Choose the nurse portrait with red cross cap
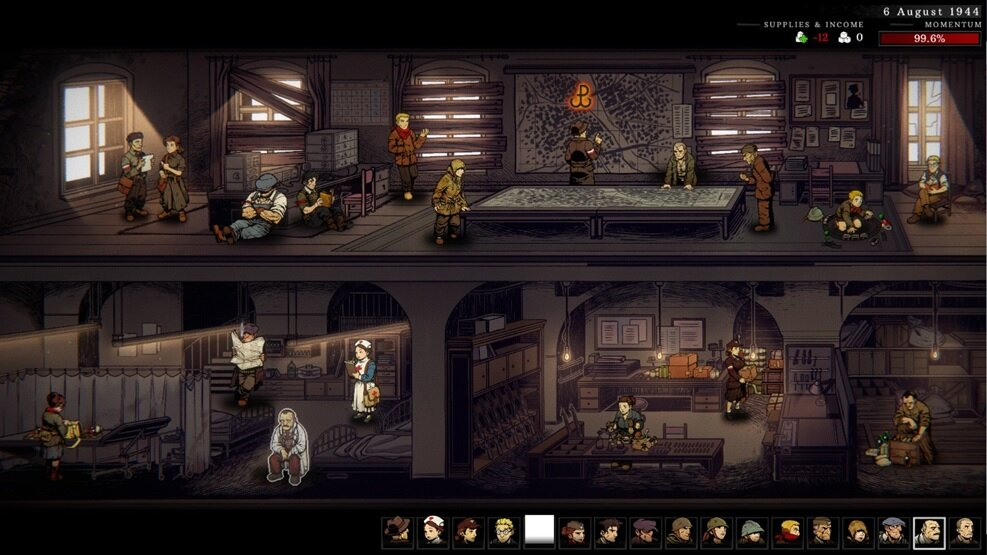Screen dimensions: 987x555 click(433, 530)
